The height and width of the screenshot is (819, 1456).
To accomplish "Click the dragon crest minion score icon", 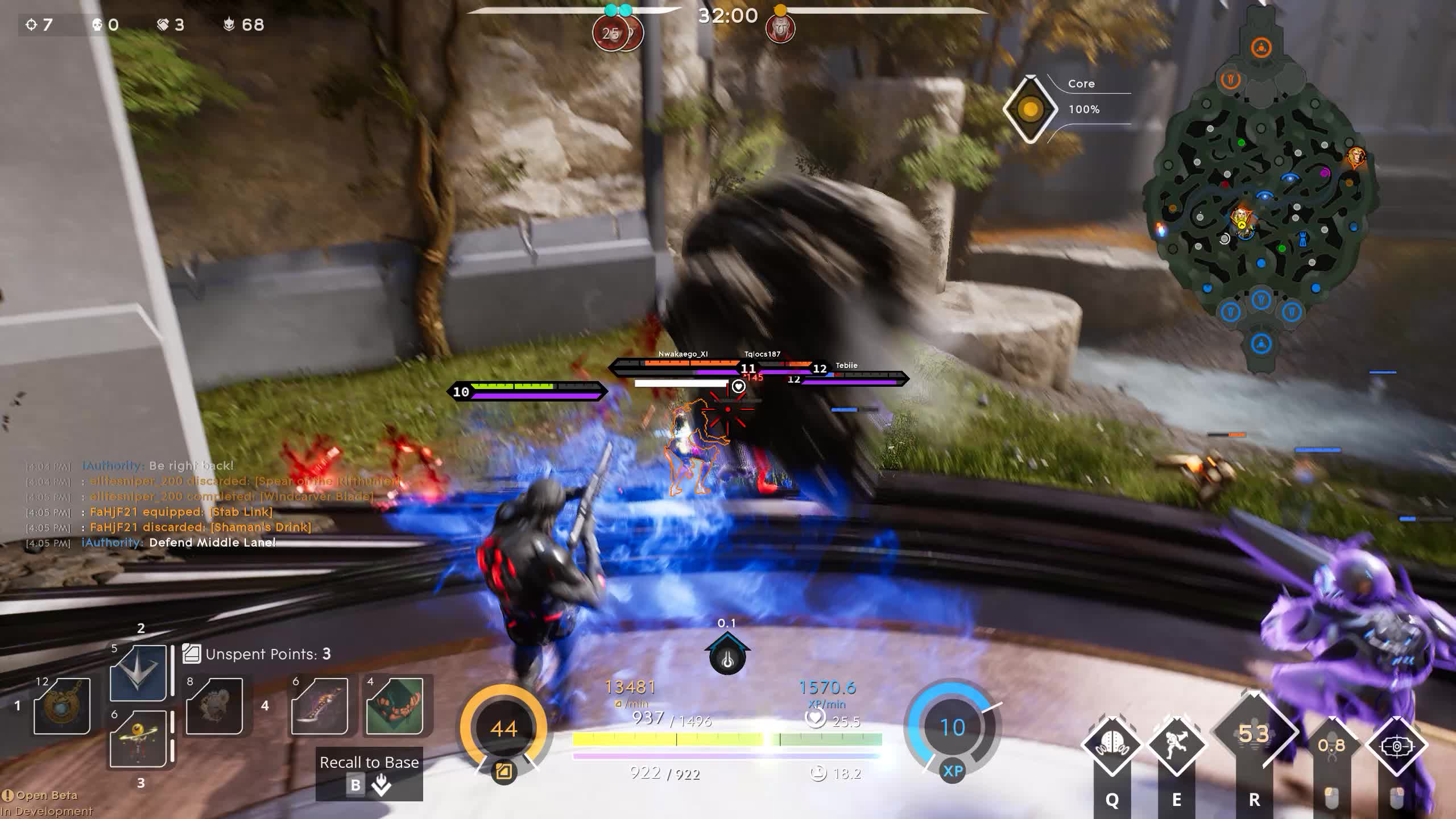I will point(227,24).
